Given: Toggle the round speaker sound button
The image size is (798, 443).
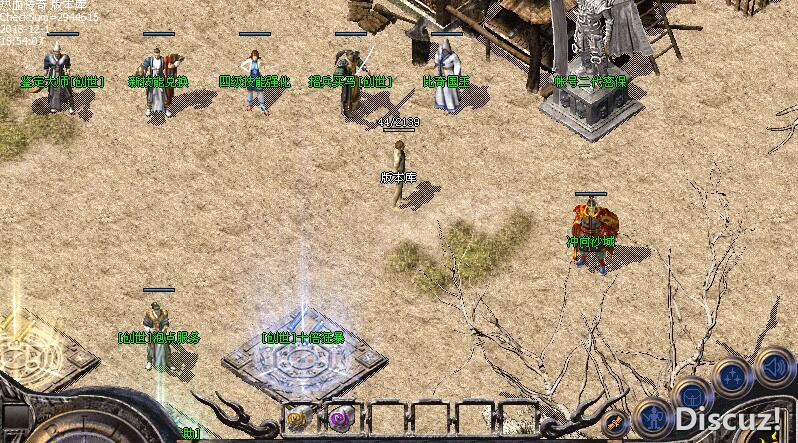Looking at the screenshot, I should 773,365.
